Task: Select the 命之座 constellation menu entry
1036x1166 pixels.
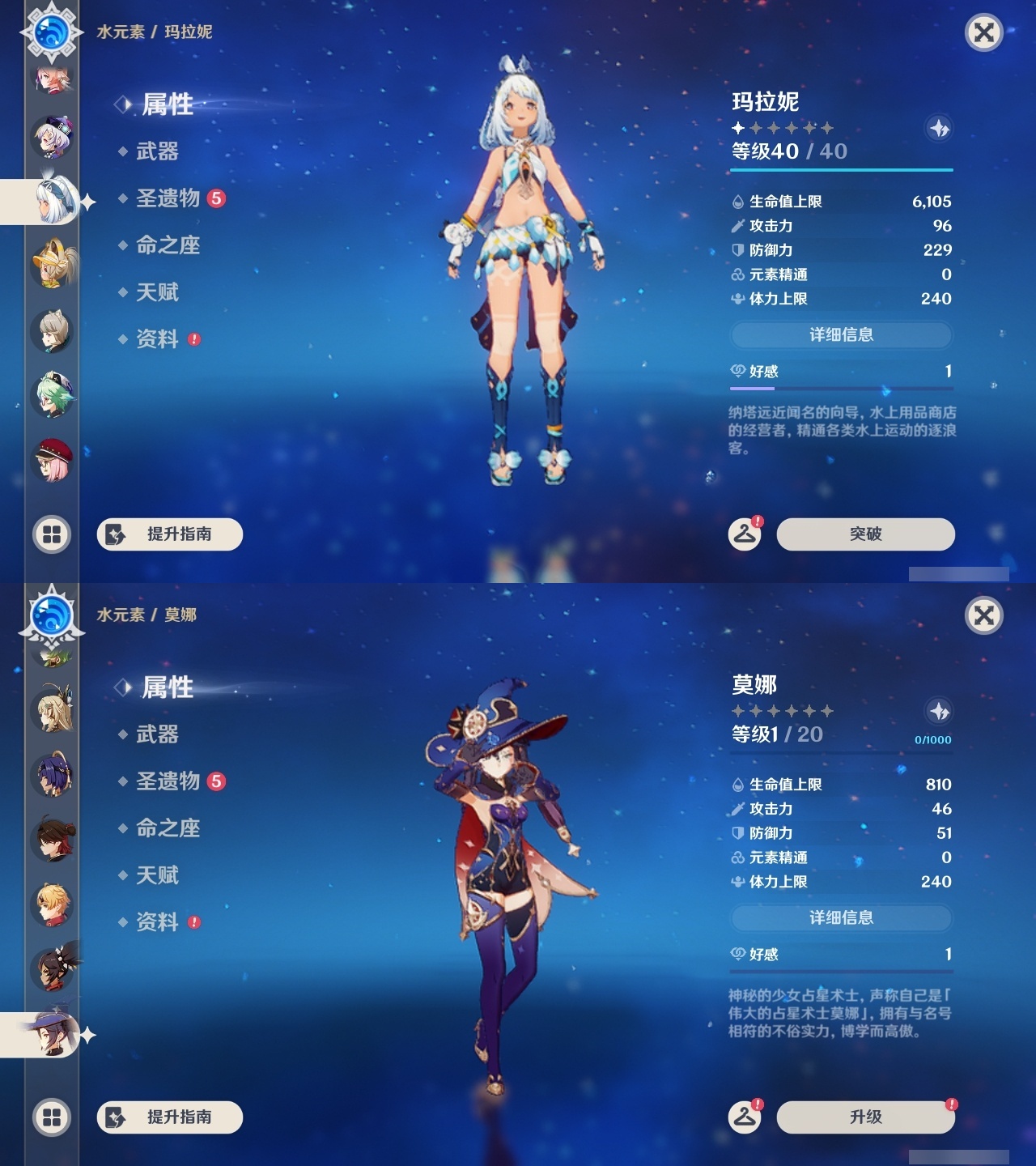Action: click(x=166, y=246)
